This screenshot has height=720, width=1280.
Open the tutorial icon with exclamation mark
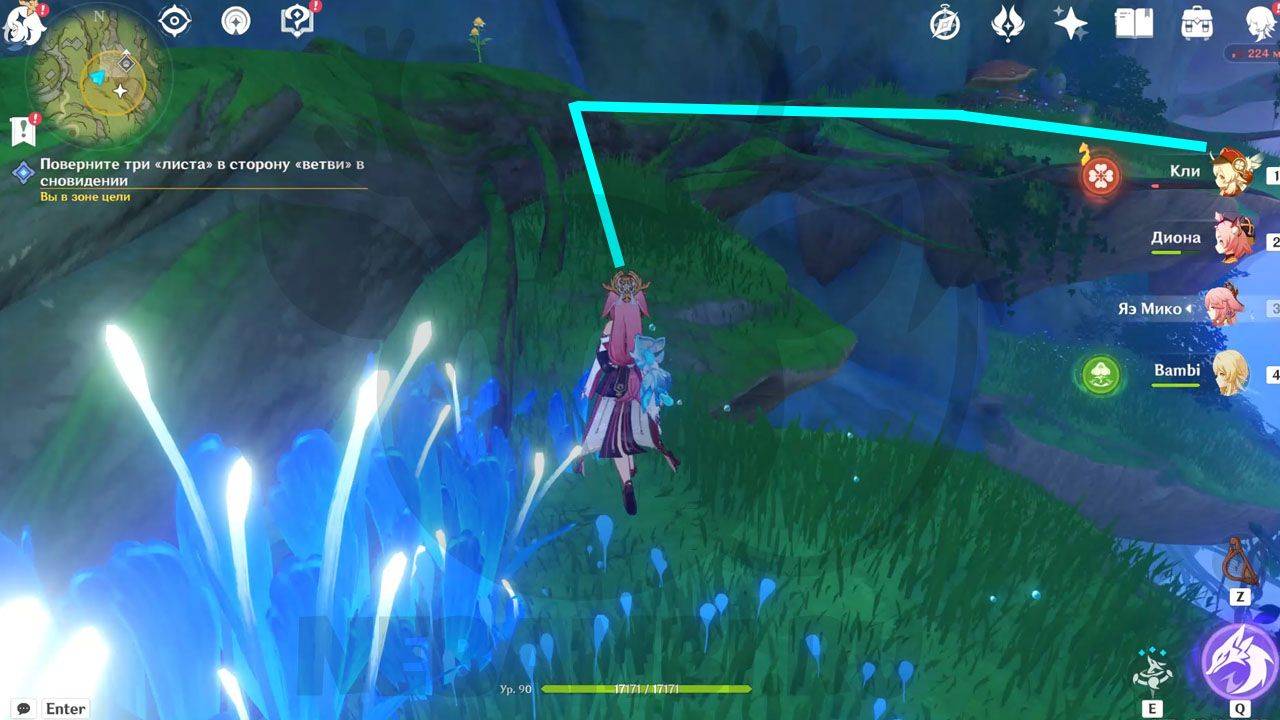coord(298,20)
